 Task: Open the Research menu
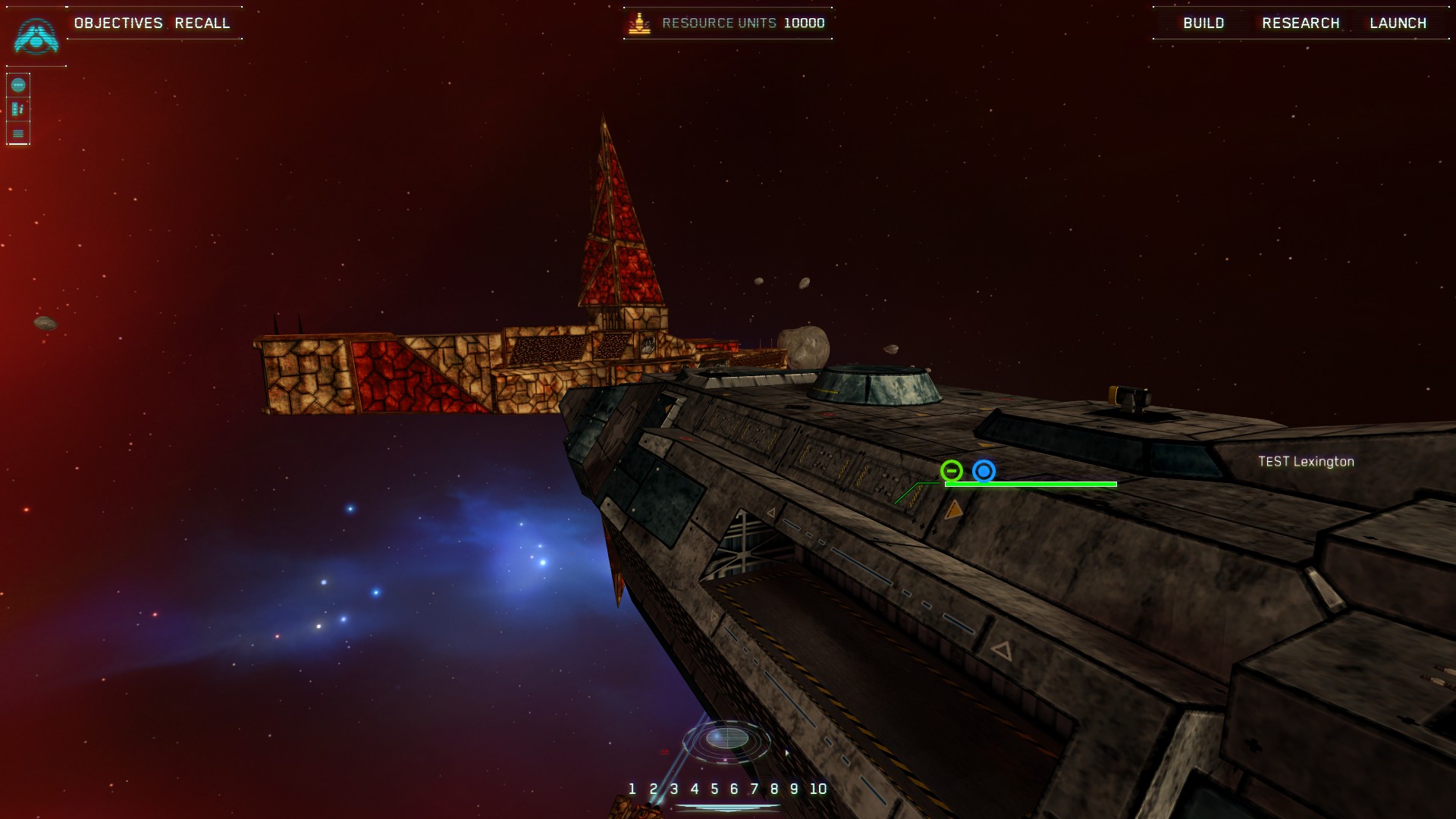coord(1301,24)
